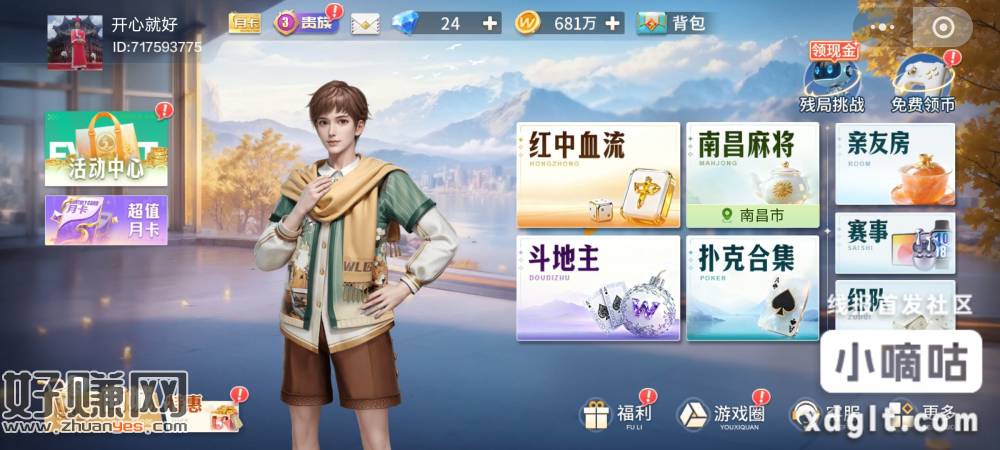1000x450 pixels.
Task: Click the 月卡 icon in the top bar
Action: [244, 23]
